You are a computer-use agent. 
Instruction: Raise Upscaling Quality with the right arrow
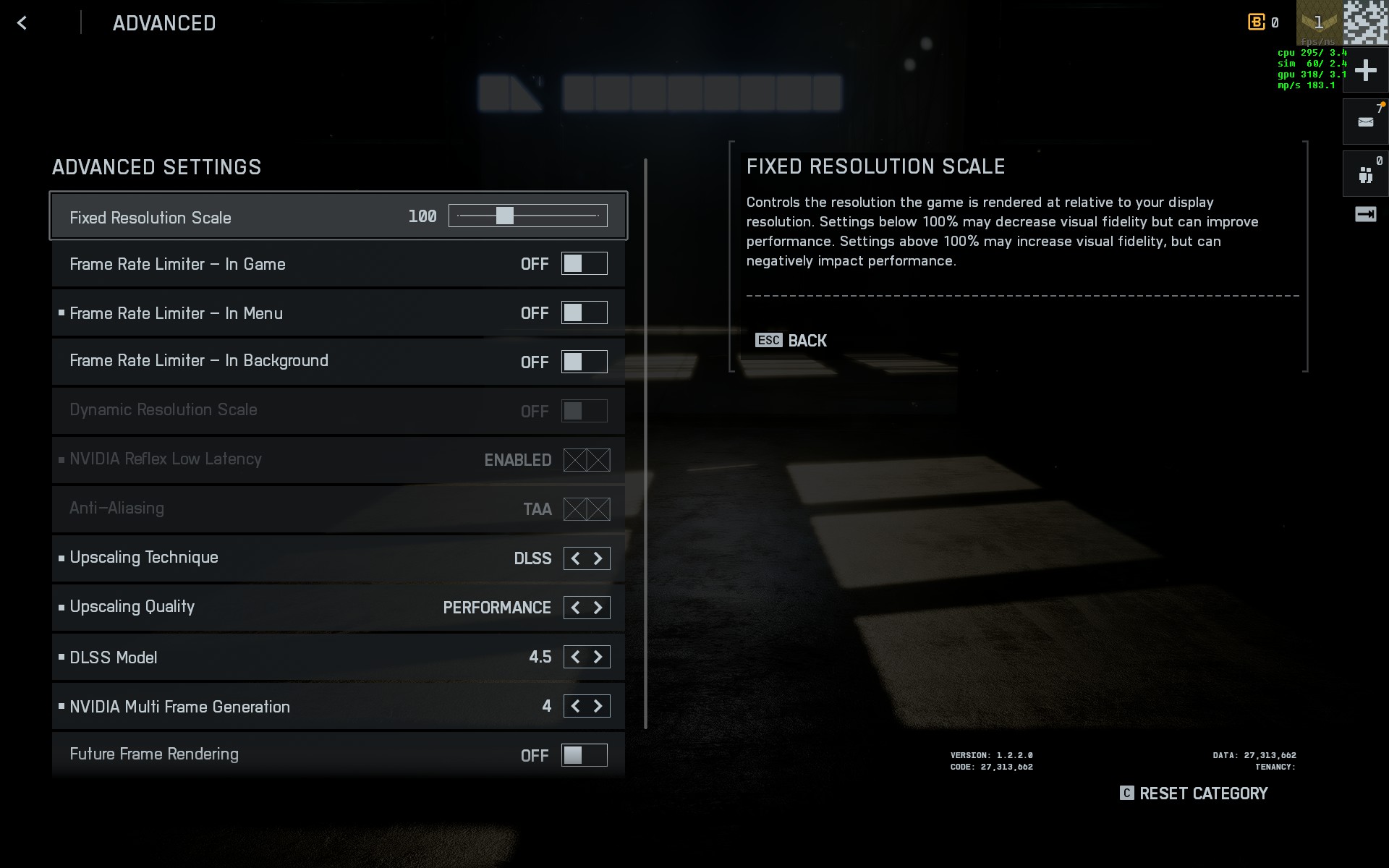(598, 608)
